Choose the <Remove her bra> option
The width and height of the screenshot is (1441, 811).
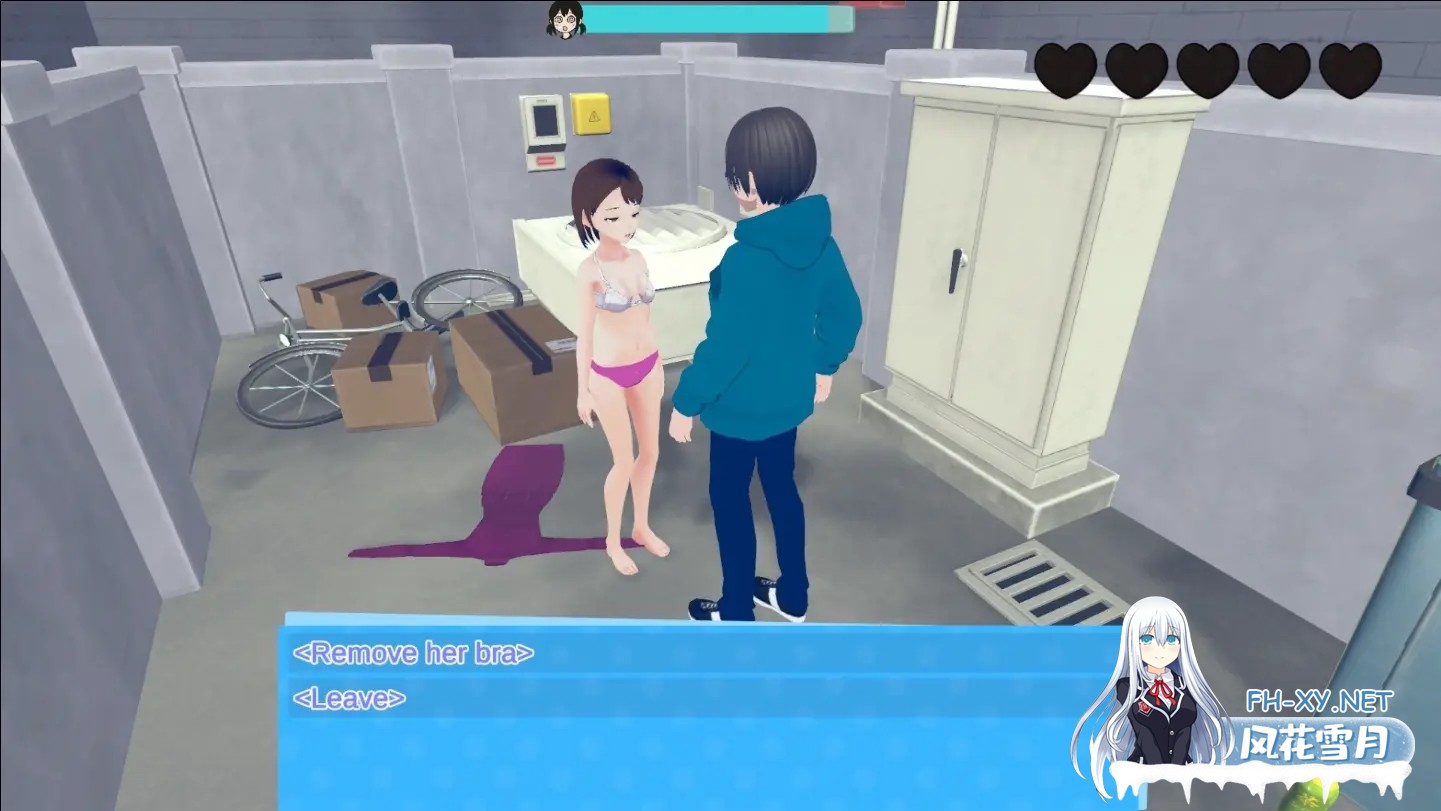coord(414,652)
